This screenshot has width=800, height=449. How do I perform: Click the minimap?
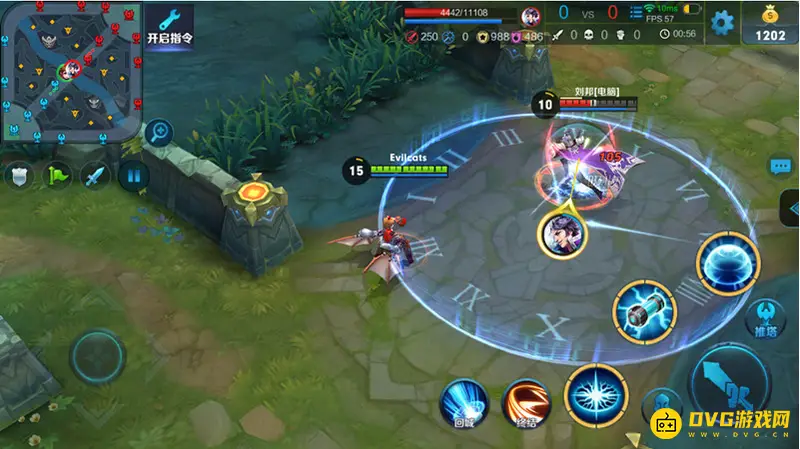[70, 70]
